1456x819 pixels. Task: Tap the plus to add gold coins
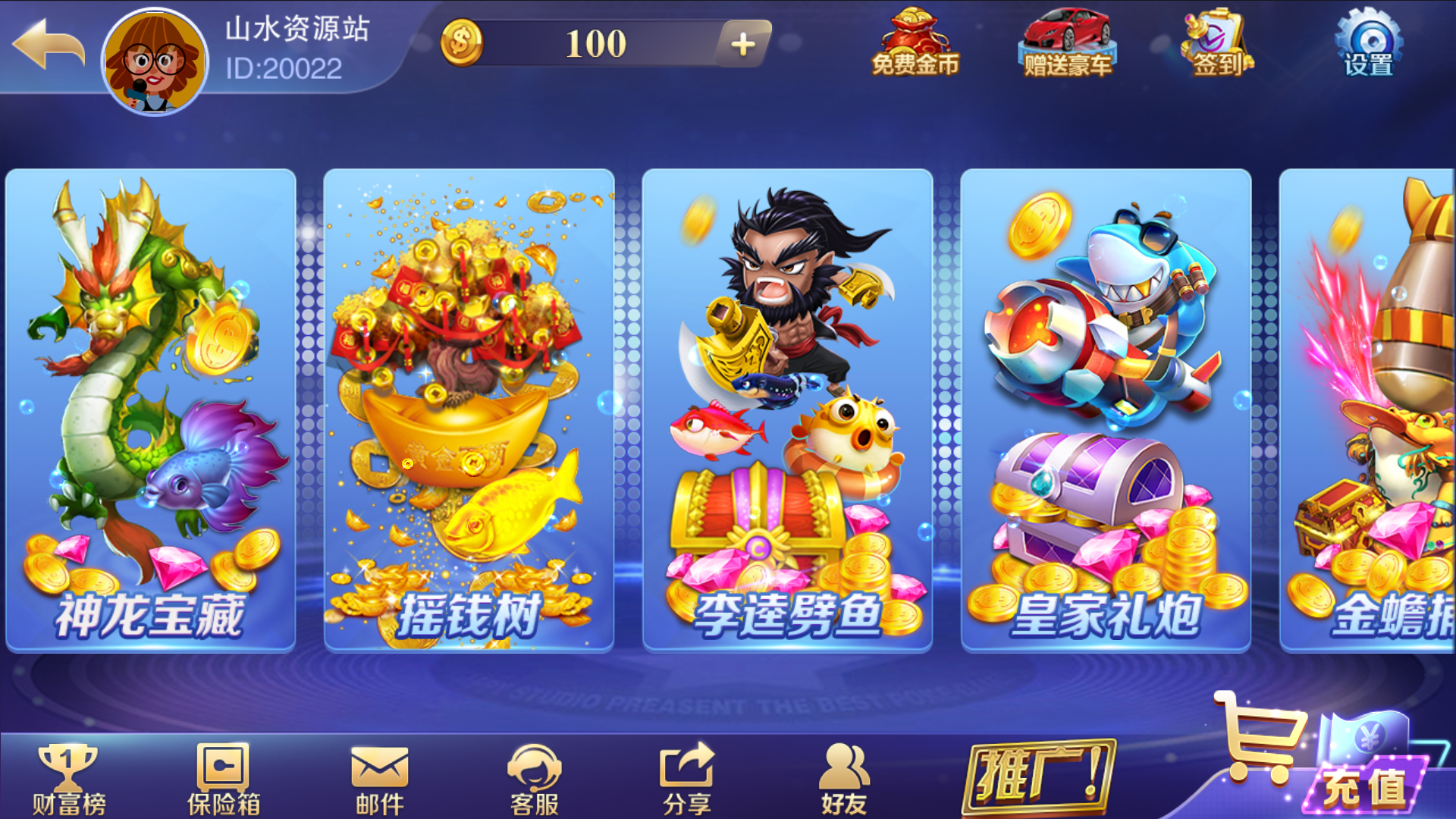[x=744, y=44]
